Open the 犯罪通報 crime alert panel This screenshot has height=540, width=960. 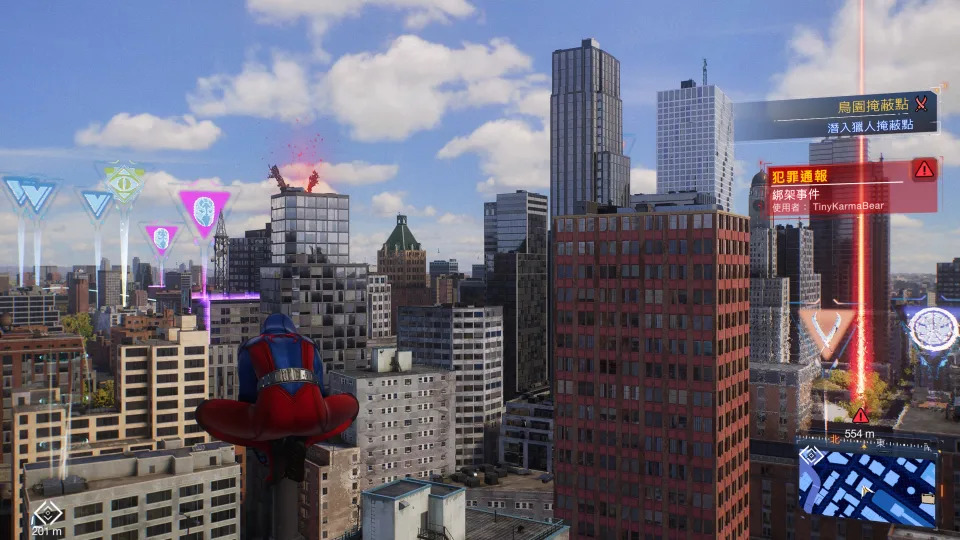[x=851, y=186]
